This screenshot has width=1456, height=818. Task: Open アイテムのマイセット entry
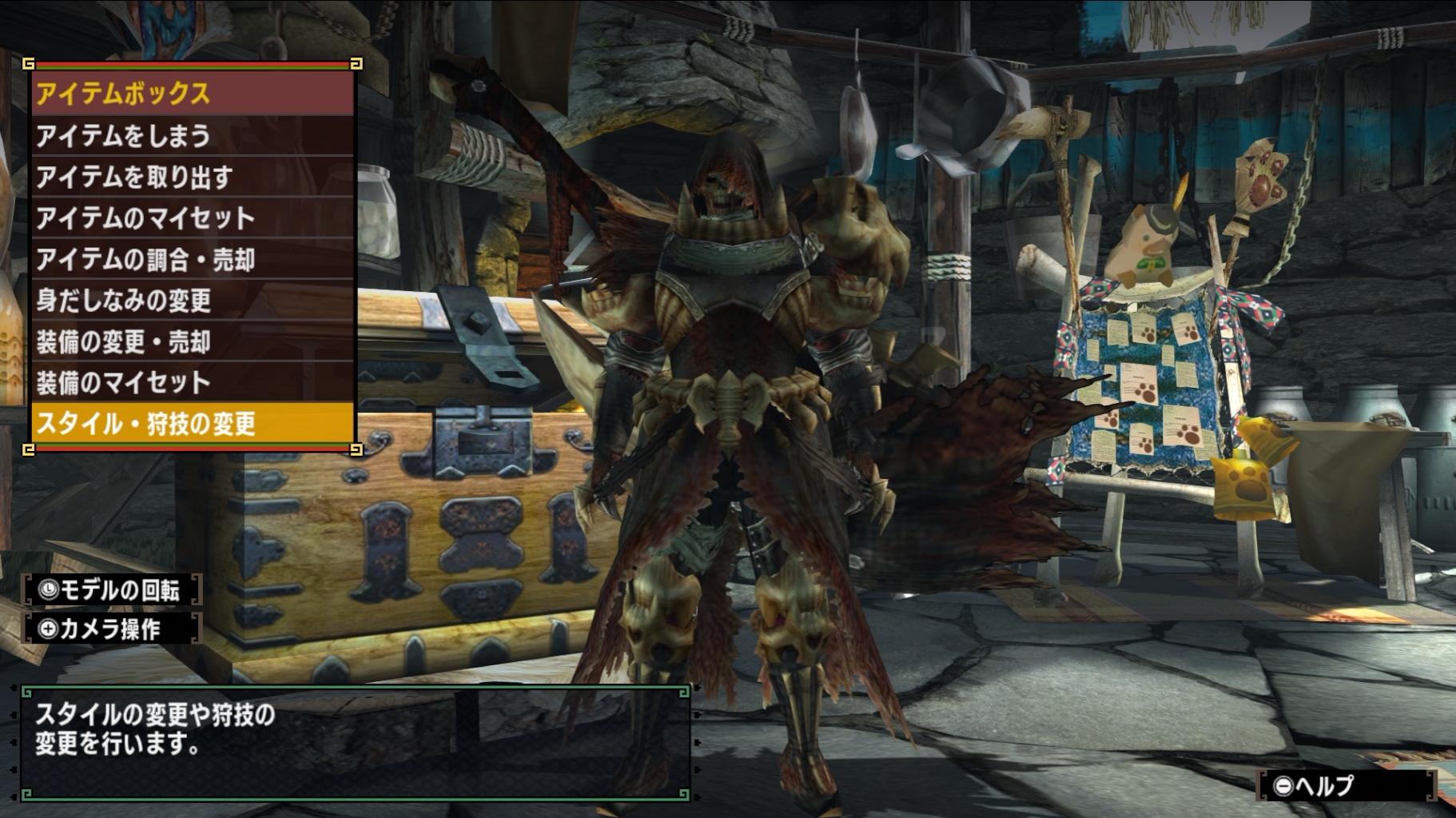coord(192,218)
